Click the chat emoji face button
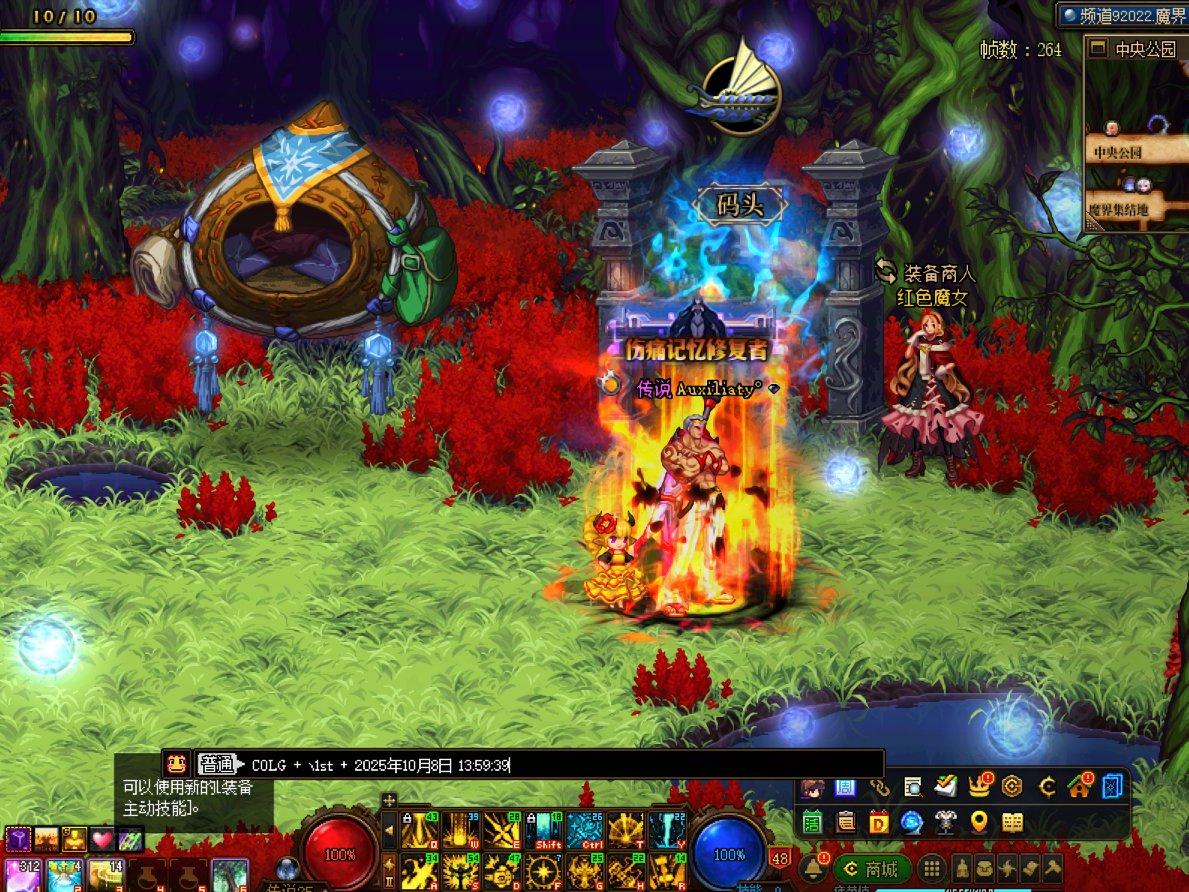 [x=177, y=764]
